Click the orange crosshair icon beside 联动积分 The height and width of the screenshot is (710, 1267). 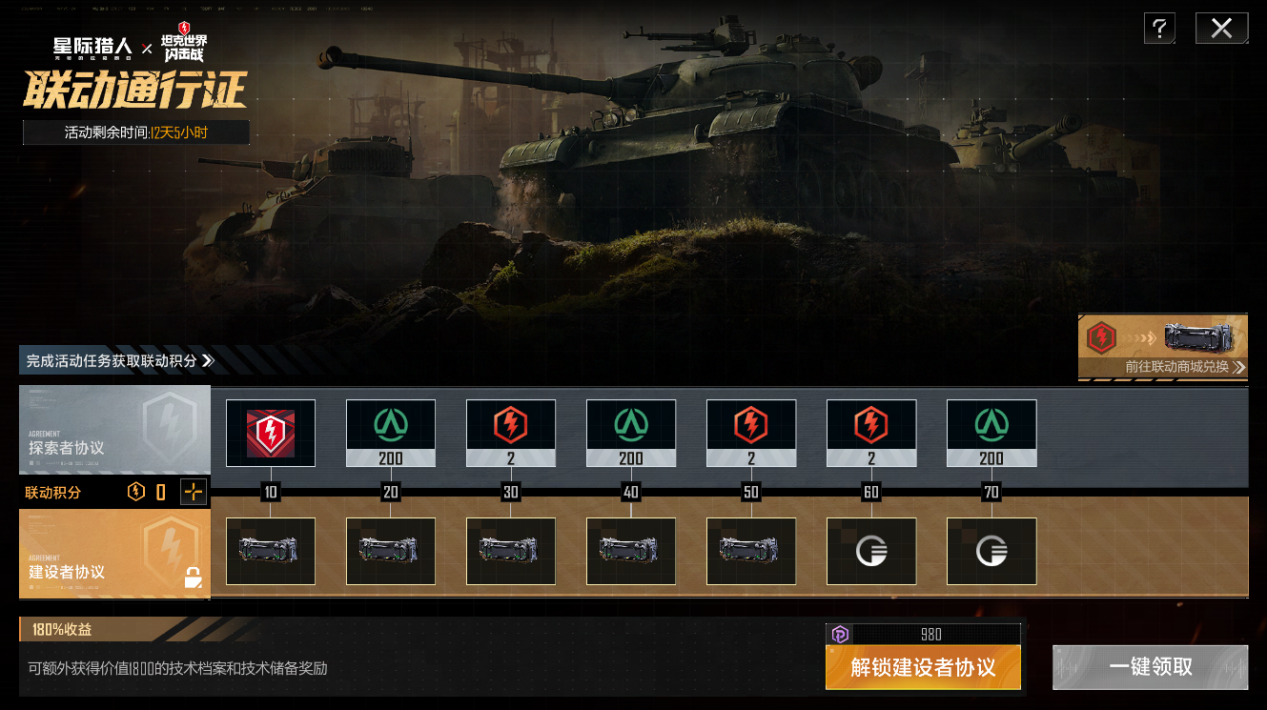tap(193, 491)
